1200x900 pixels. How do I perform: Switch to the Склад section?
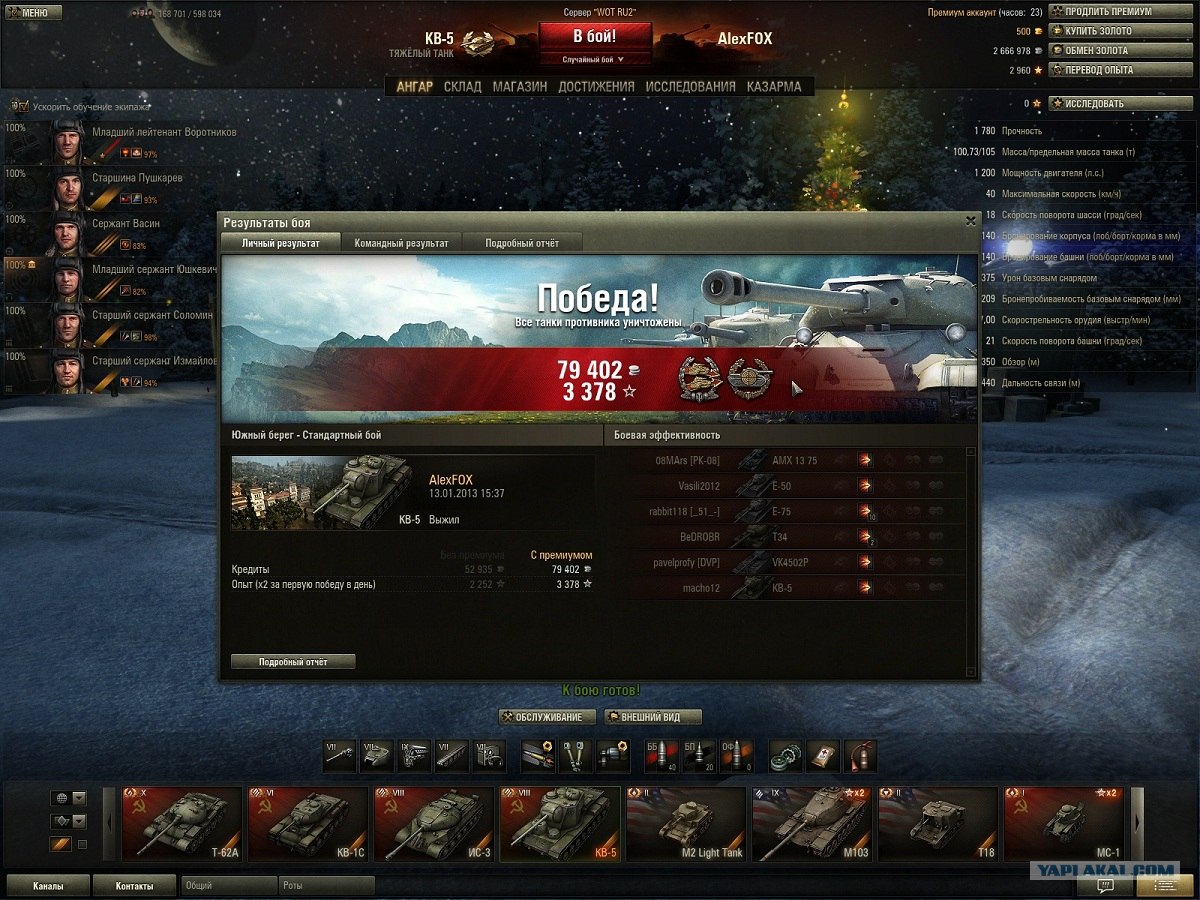tap(462, 87)
